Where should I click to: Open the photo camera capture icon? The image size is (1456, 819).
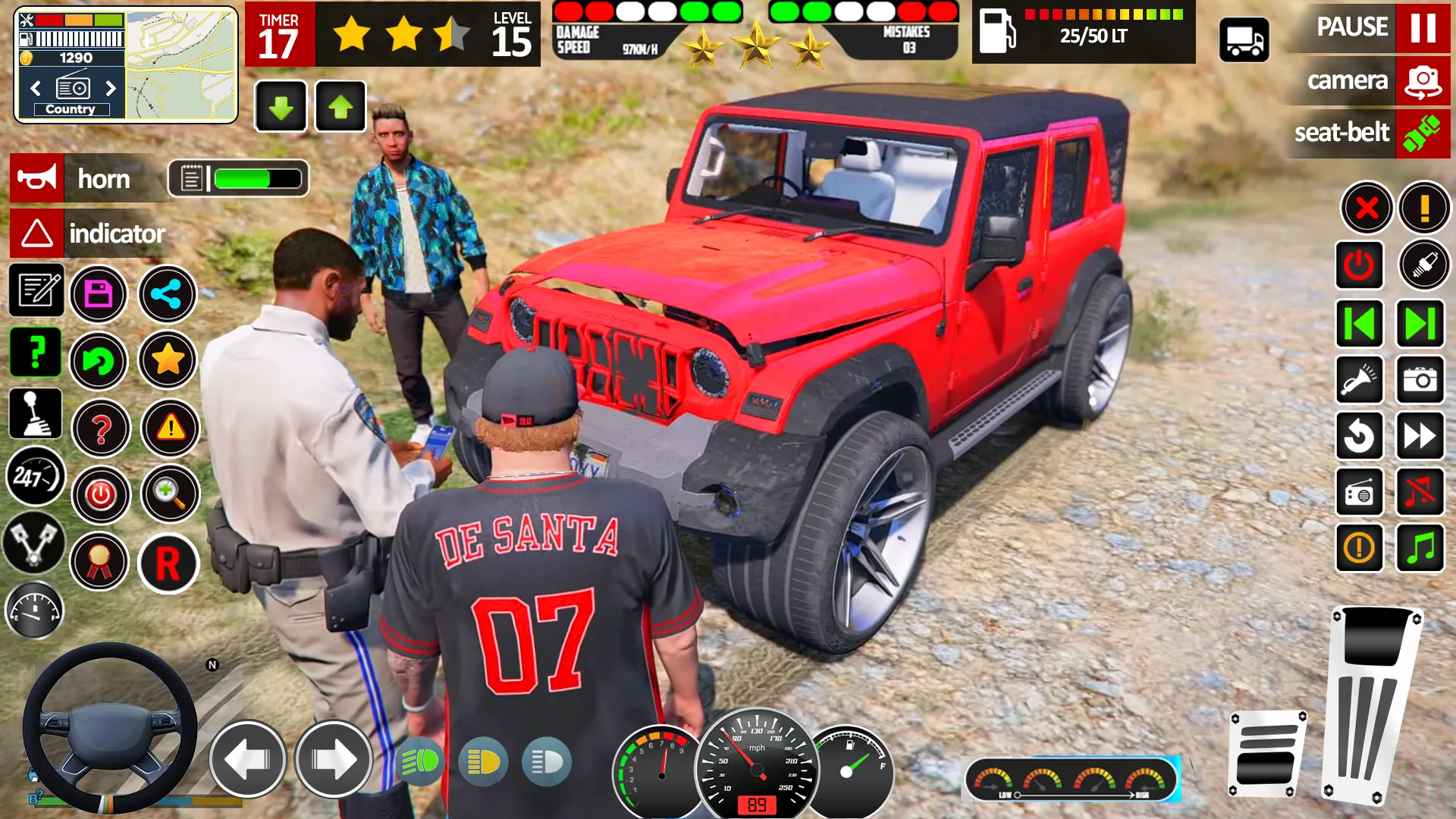[x=1420, y=380]
